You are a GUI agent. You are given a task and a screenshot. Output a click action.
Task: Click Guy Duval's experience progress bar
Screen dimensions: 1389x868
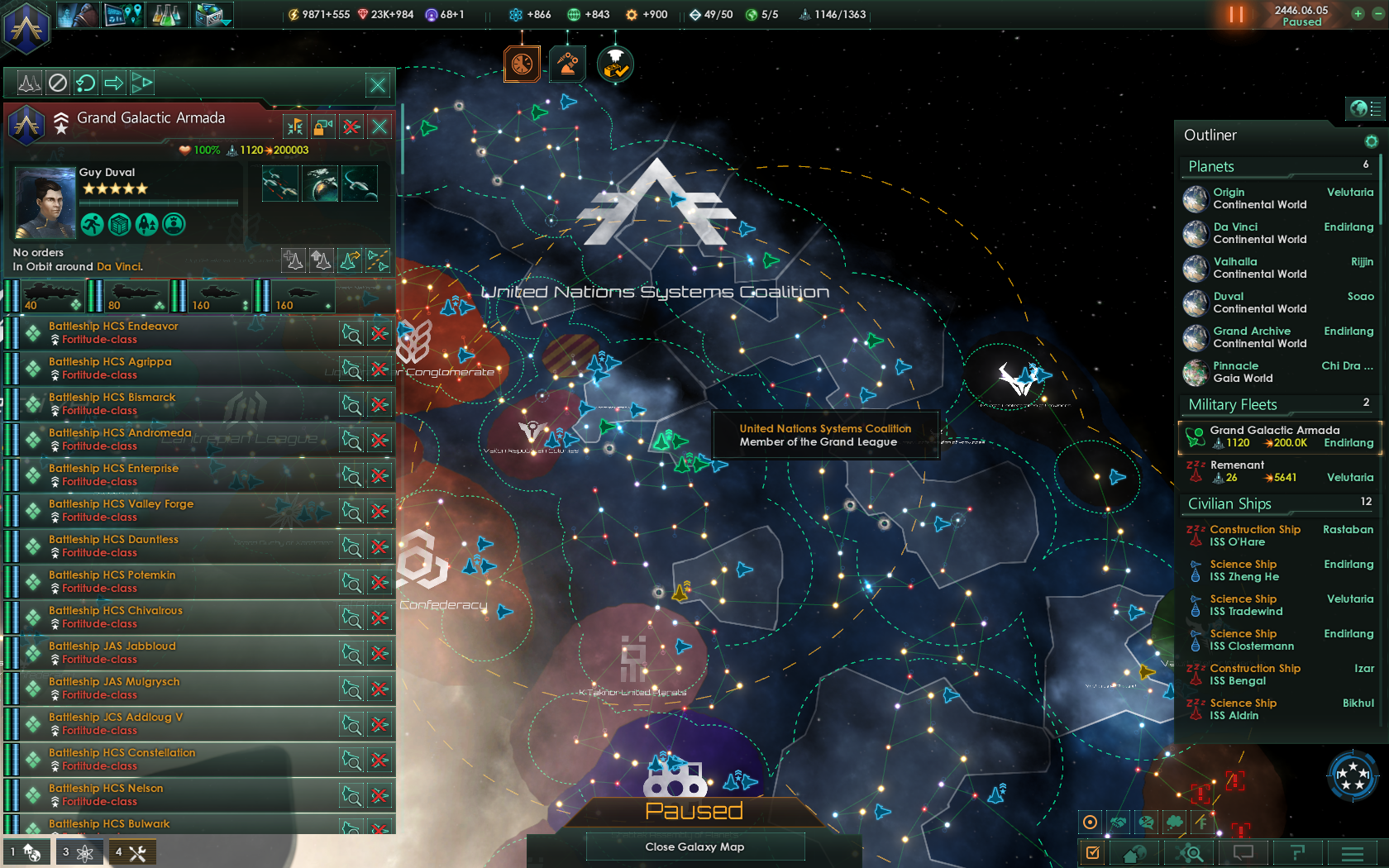[x=159, y=201]
